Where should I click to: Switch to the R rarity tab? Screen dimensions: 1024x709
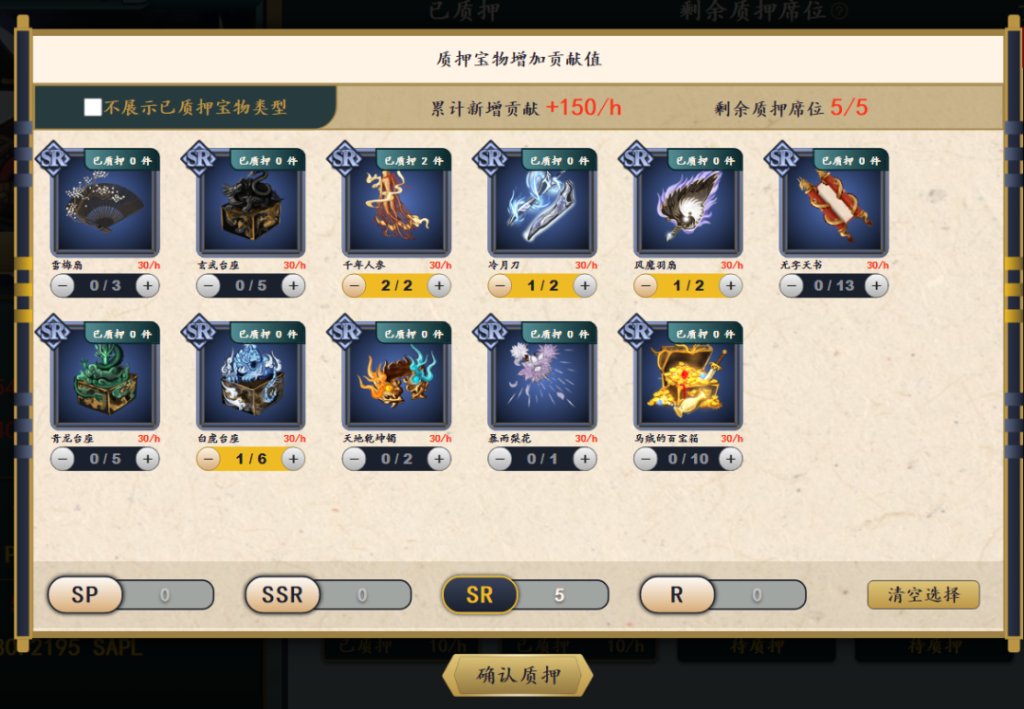[677, 595]
